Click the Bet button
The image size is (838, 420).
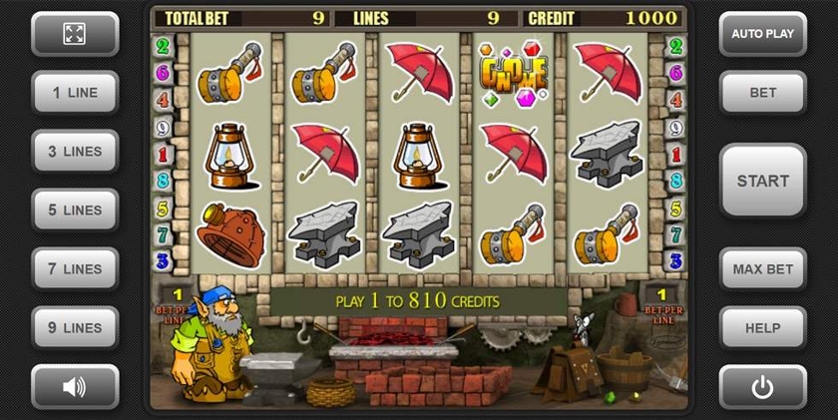coord(762,93)
